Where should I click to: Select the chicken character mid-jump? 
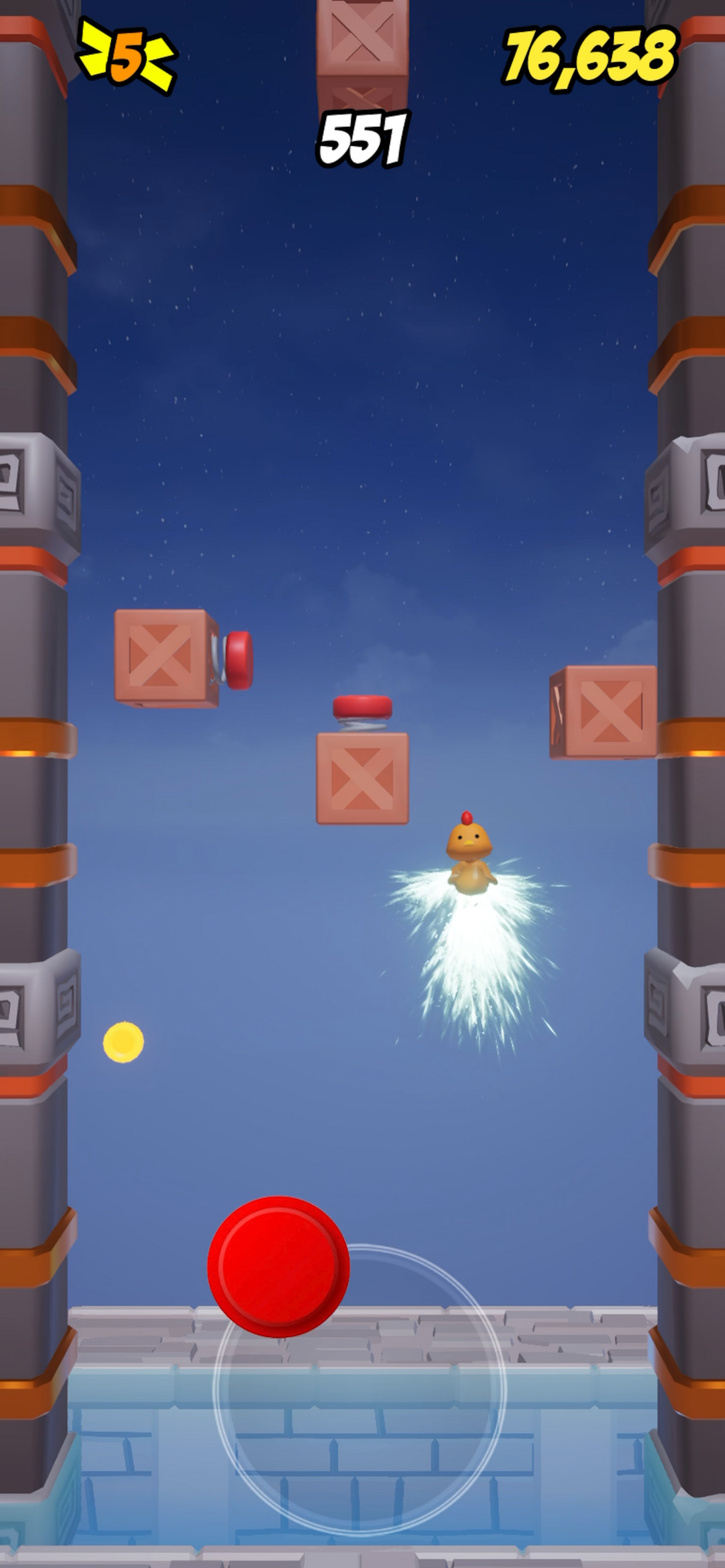coord(469,852)
